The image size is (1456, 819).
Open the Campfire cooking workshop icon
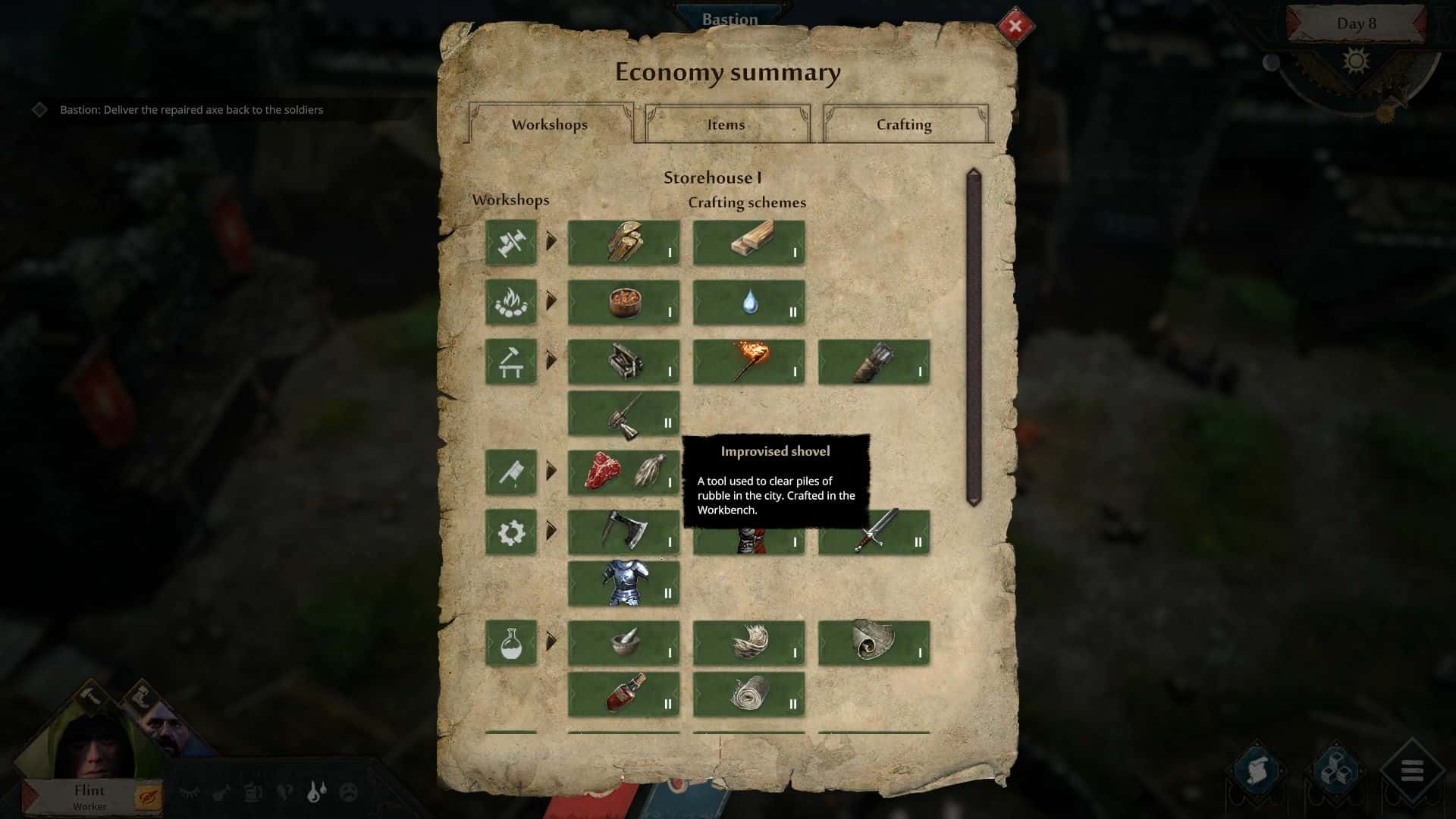(511, 303)
